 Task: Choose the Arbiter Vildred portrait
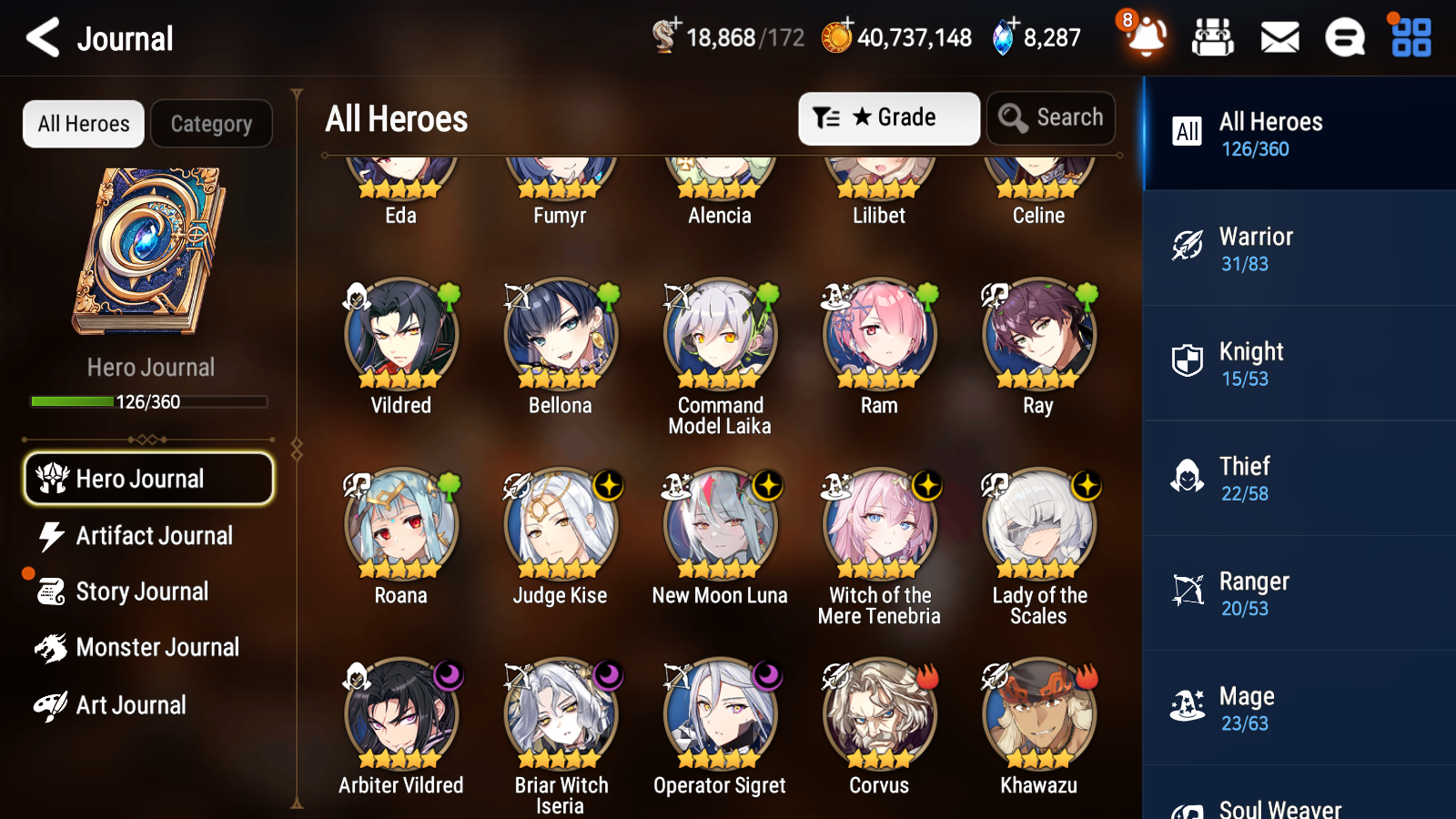pyautogui.click(x=401, y=715)
